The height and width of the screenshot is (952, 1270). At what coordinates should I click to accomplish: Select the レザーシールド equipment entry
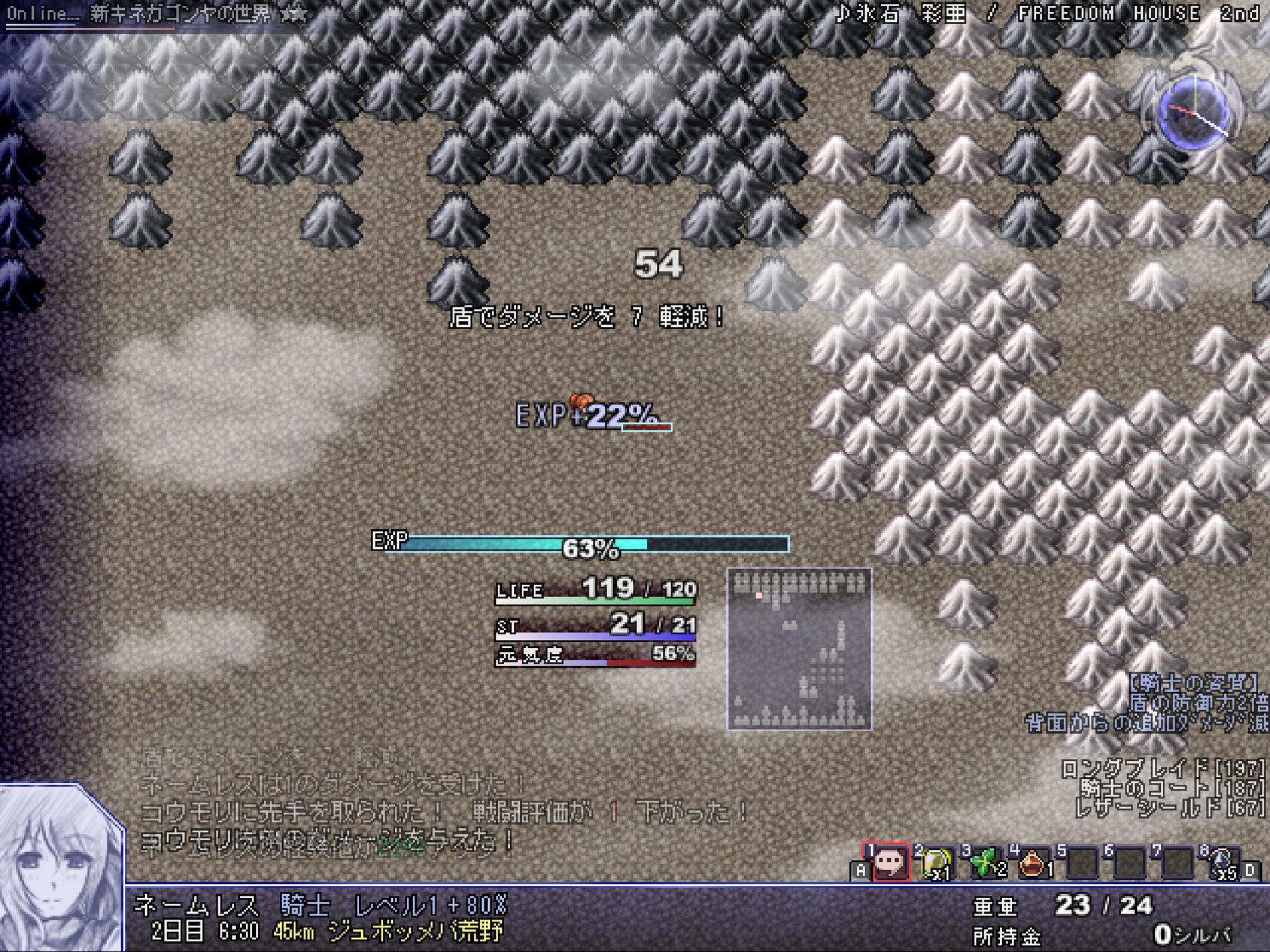point(1169,807)
